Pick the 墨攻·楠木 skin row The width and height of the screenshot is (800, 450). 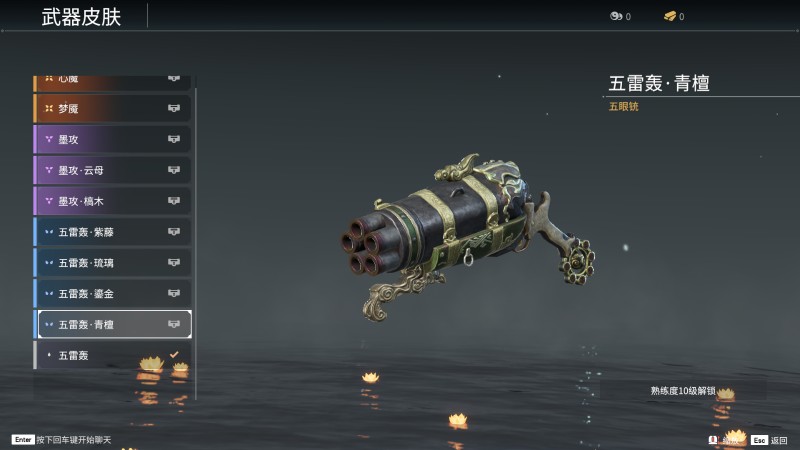point(112,201)
